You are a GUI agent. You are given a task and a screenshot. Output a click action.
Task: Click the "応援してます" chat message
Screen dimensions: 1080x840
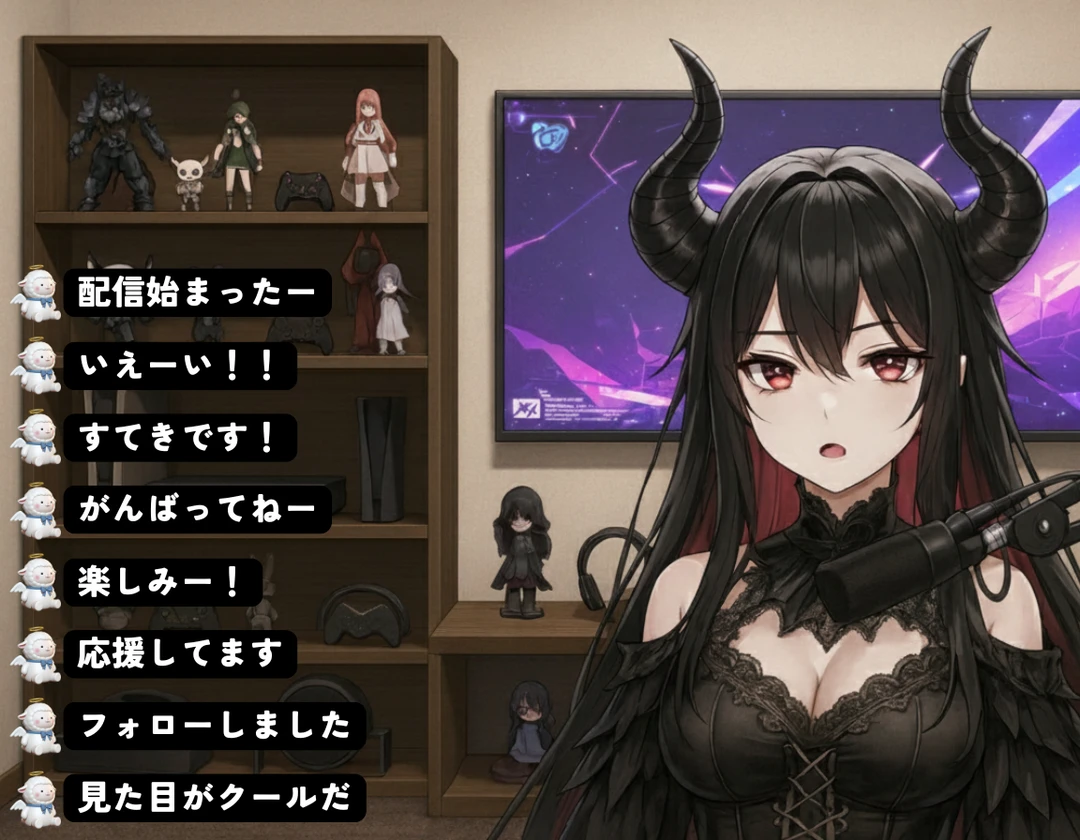pyautogui.click(x=180, y=654)
